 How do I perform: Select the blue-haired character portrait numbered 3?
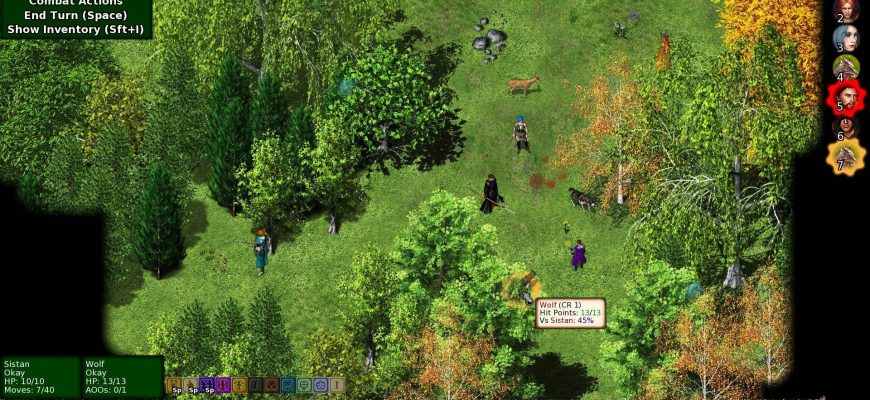846,40
